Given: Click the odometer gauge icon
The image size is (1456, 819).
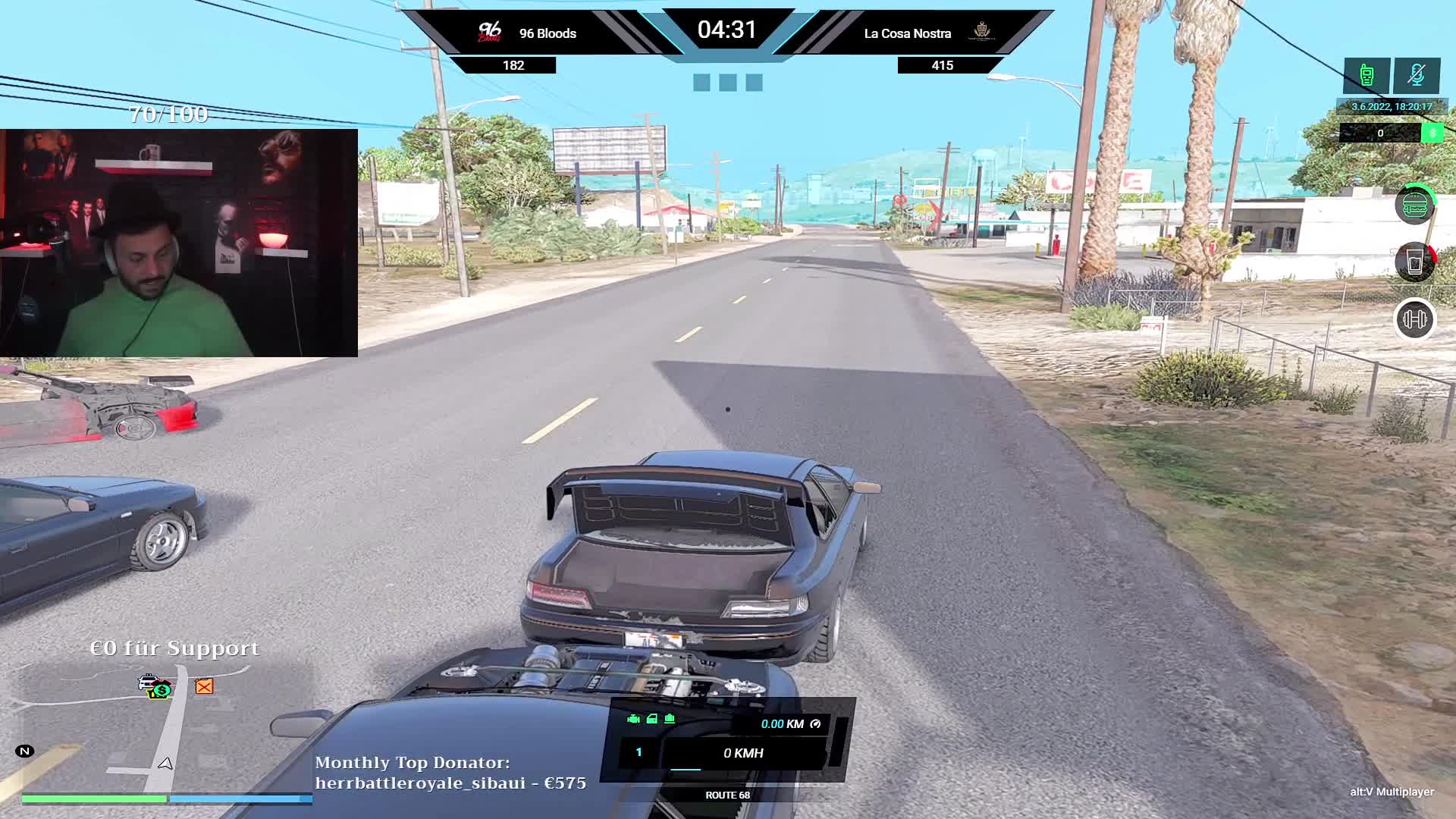Looking at the screenshot, I should pyautogui.click(x=815, y=724).
